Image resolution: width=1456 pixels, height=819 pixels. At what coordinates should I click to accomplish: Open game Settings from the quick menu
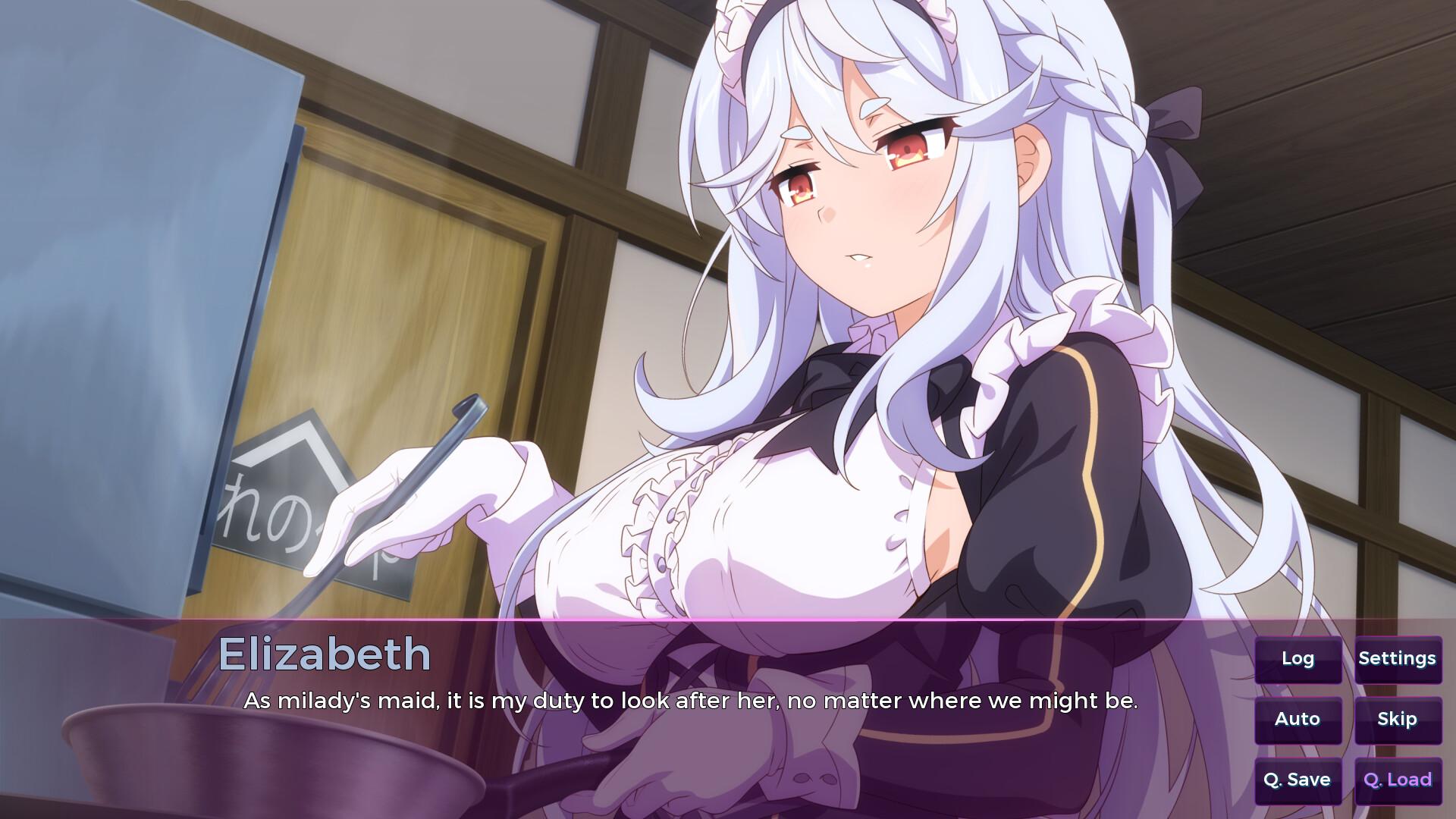(1398, 659)
